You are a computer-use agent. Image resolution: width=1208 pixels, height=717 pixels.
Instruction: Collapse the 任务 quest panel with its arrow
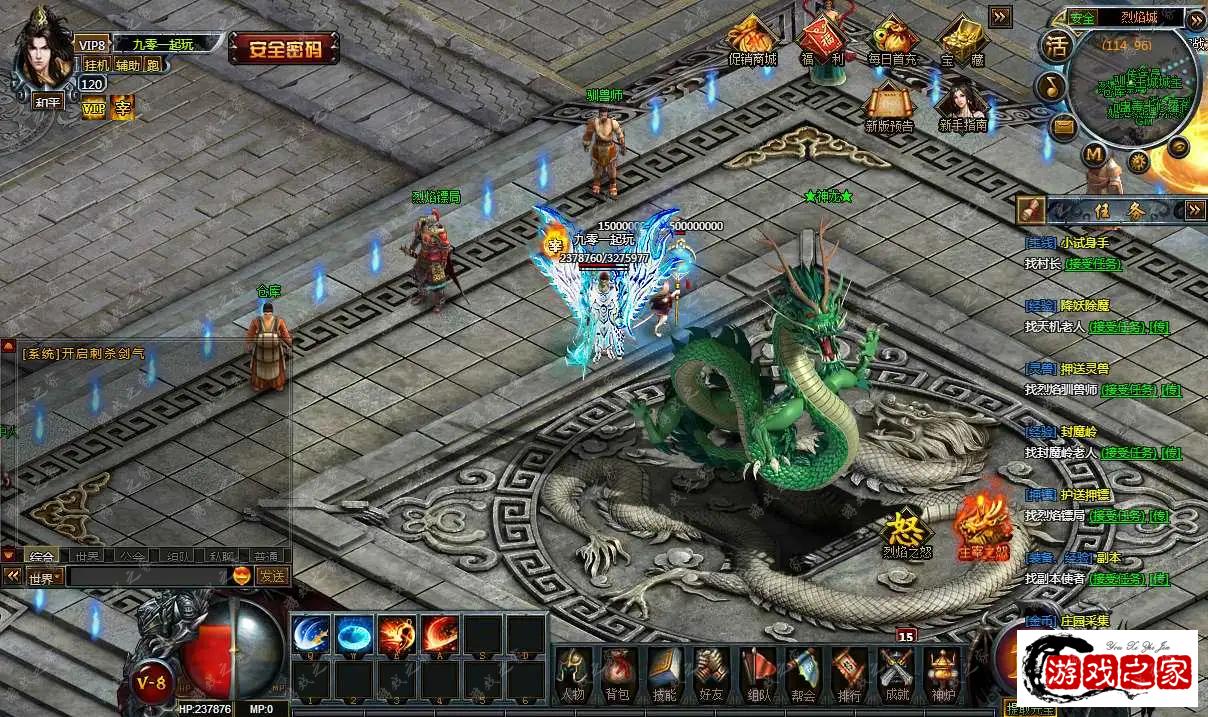click(x=1195, y=210)
